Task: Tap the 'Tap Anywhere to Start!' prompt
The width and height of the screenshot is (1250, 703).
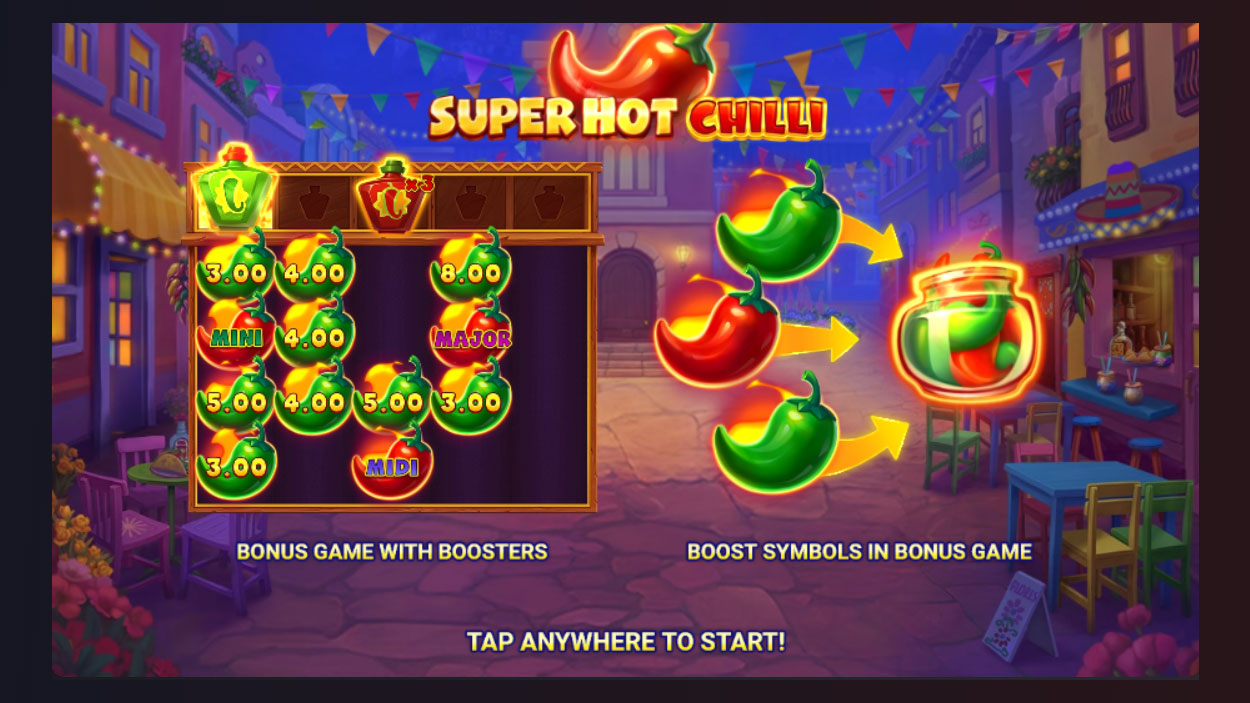Action: [625, 641]
